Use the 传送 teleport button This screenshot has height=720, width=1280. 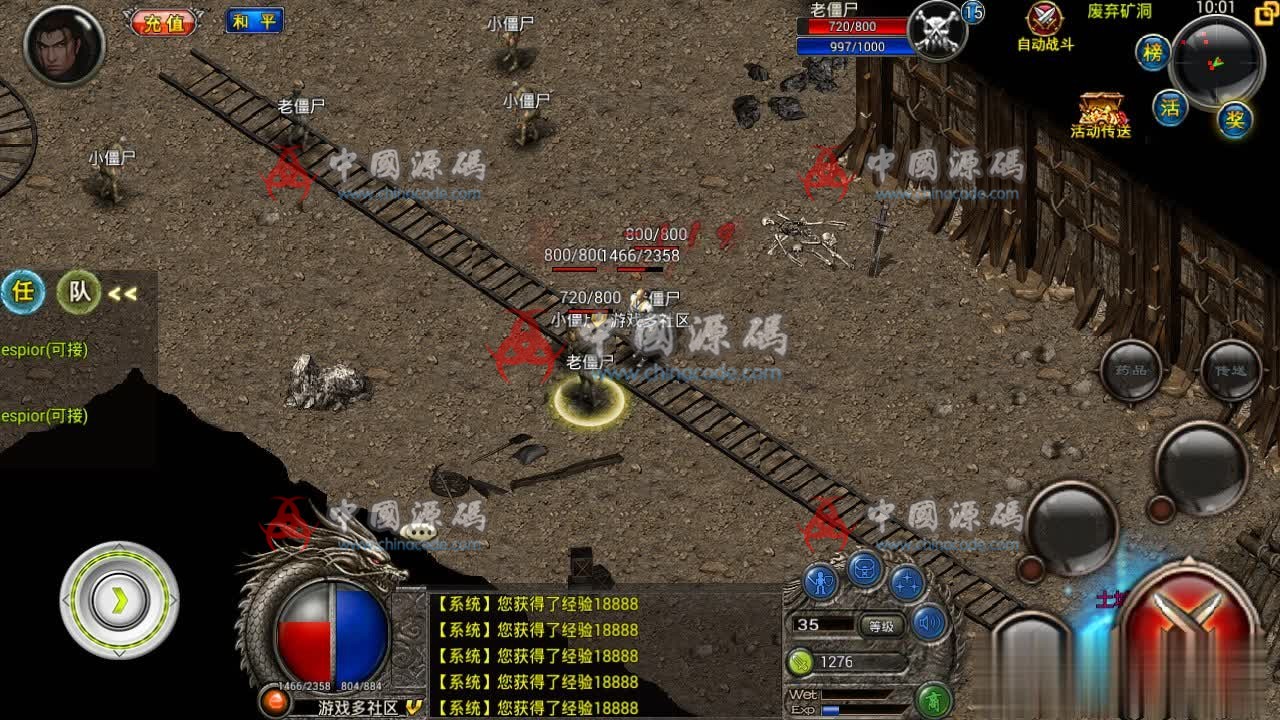[x=1230, y=370]
